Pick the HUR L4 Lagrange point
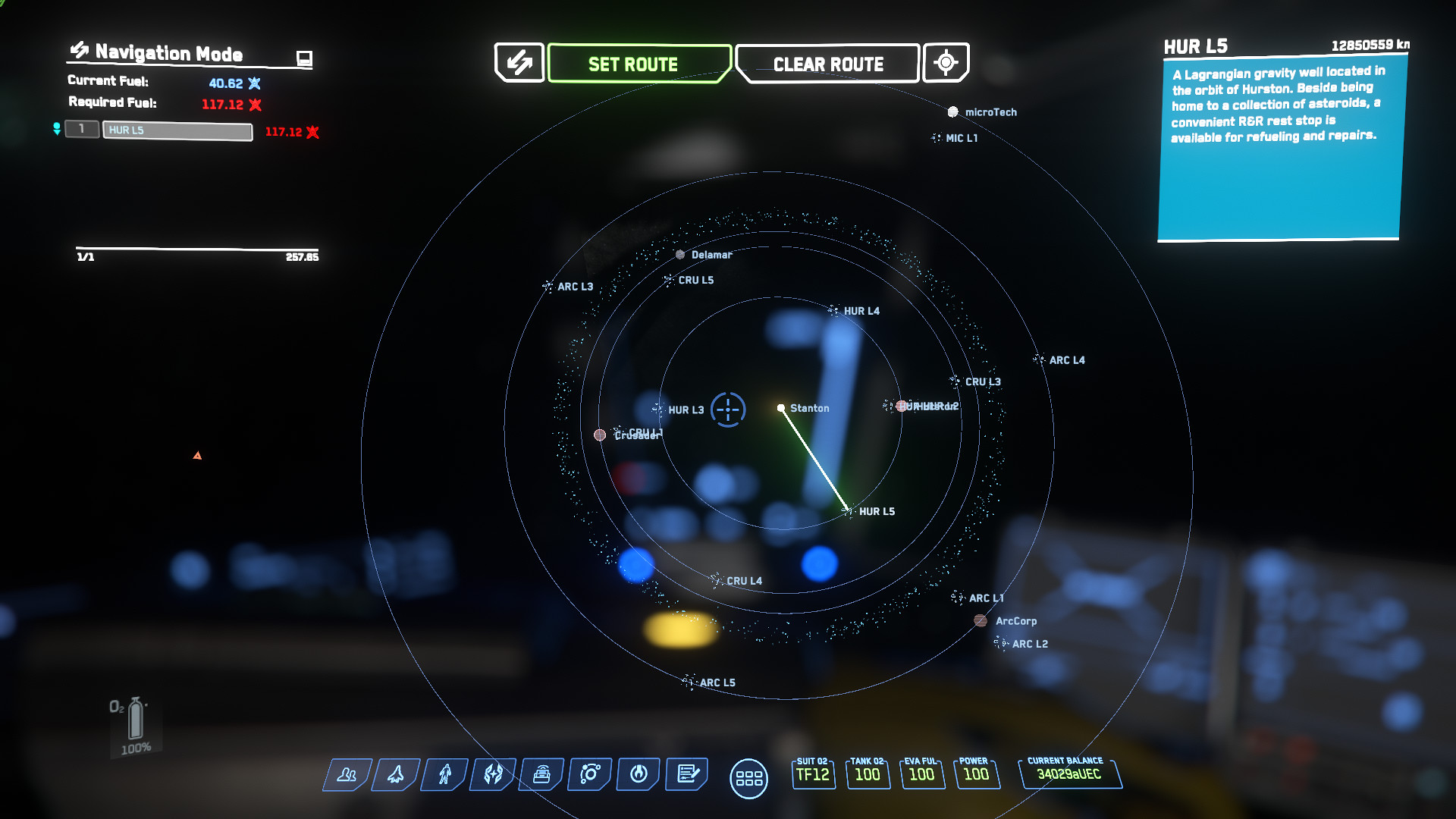Image resolution: width=1456 pixels, height=819 pixels. [833, 311]
